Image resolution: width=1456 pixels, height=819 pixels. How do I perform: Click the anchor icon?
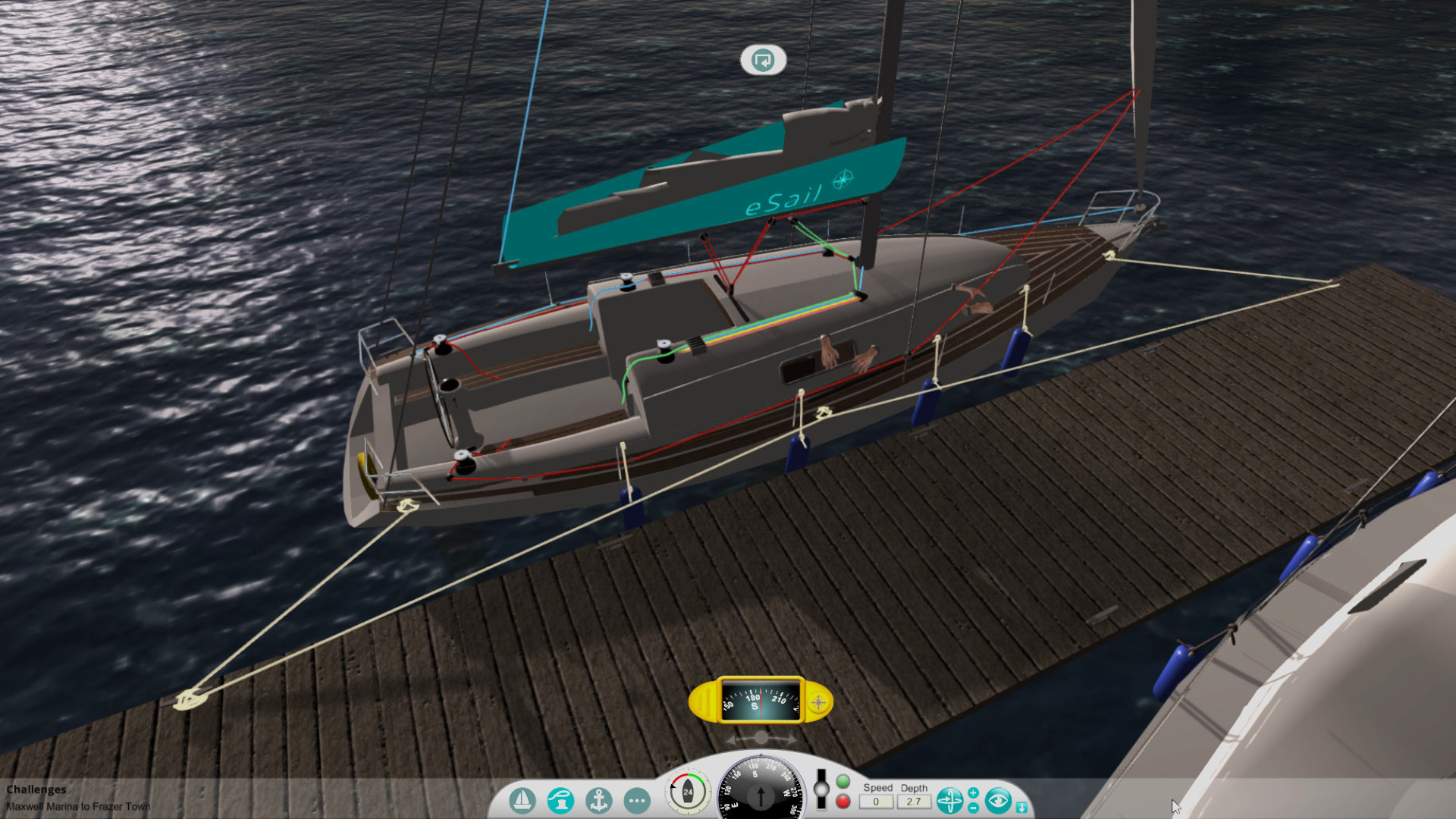[599, 802]
